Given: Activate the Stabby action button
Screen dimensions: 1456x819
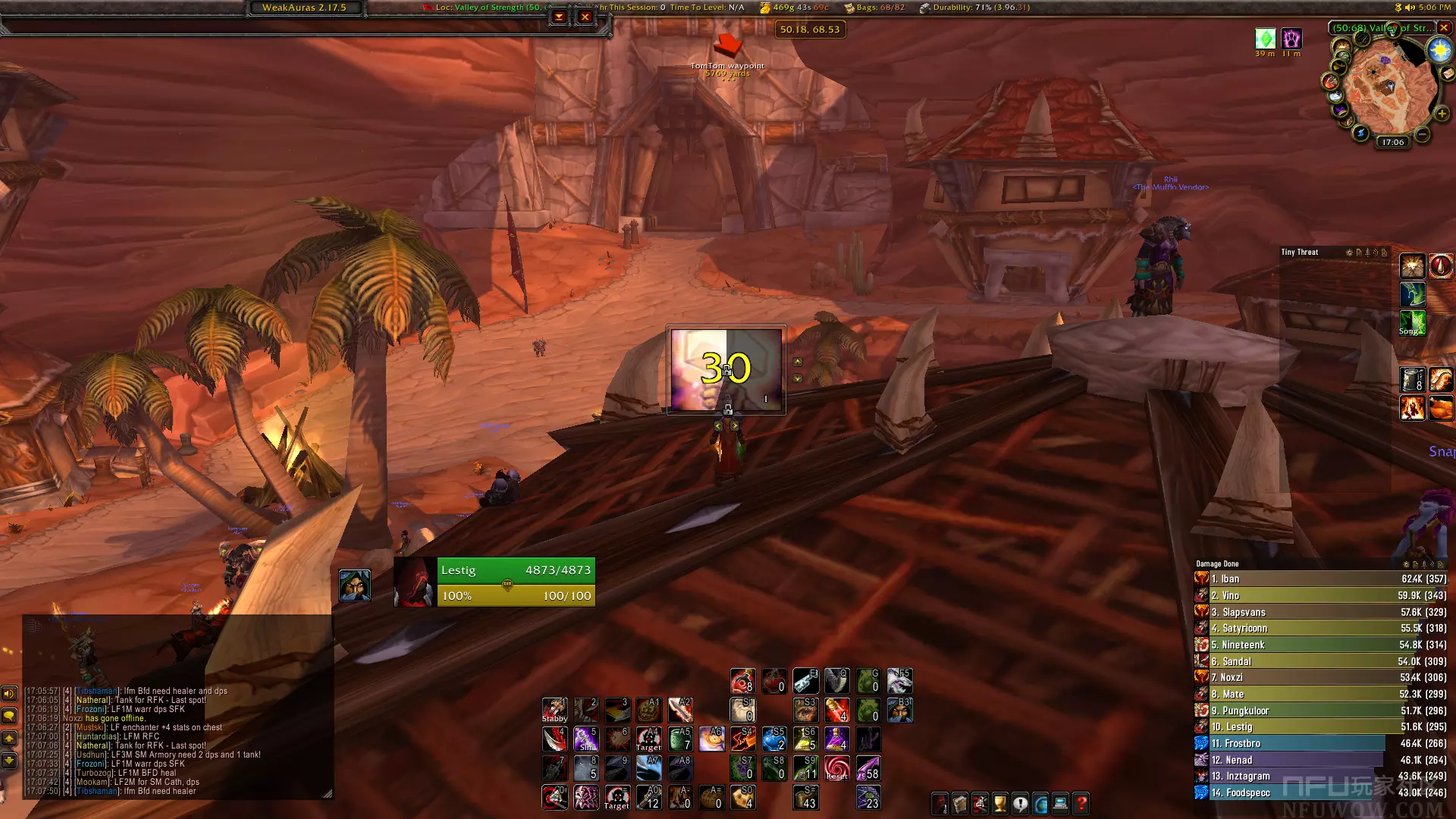Looking at the screenshot, I should [554, 710].
